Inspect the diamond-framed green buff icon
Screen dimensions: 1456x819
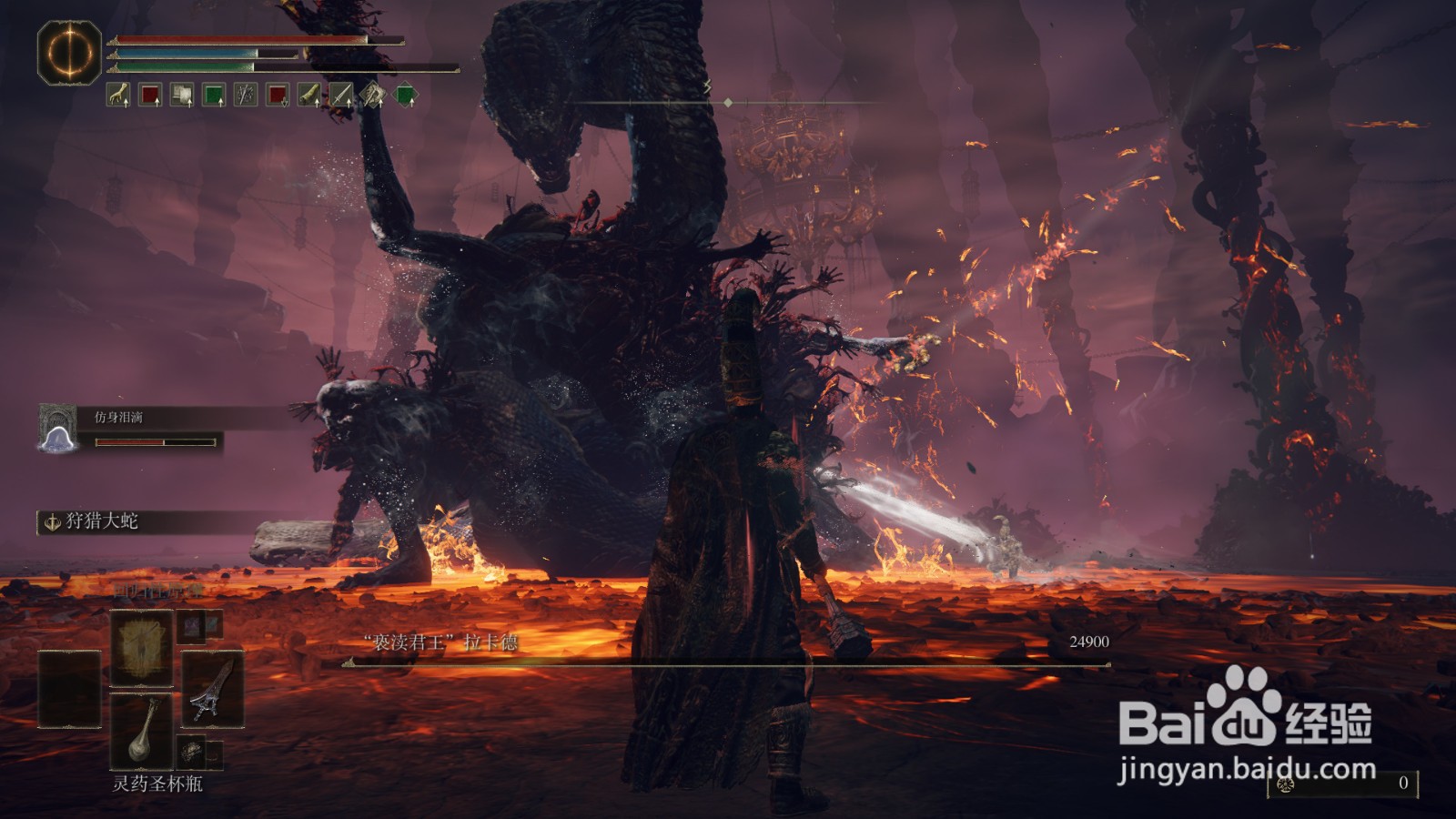(x=405, y=95)
